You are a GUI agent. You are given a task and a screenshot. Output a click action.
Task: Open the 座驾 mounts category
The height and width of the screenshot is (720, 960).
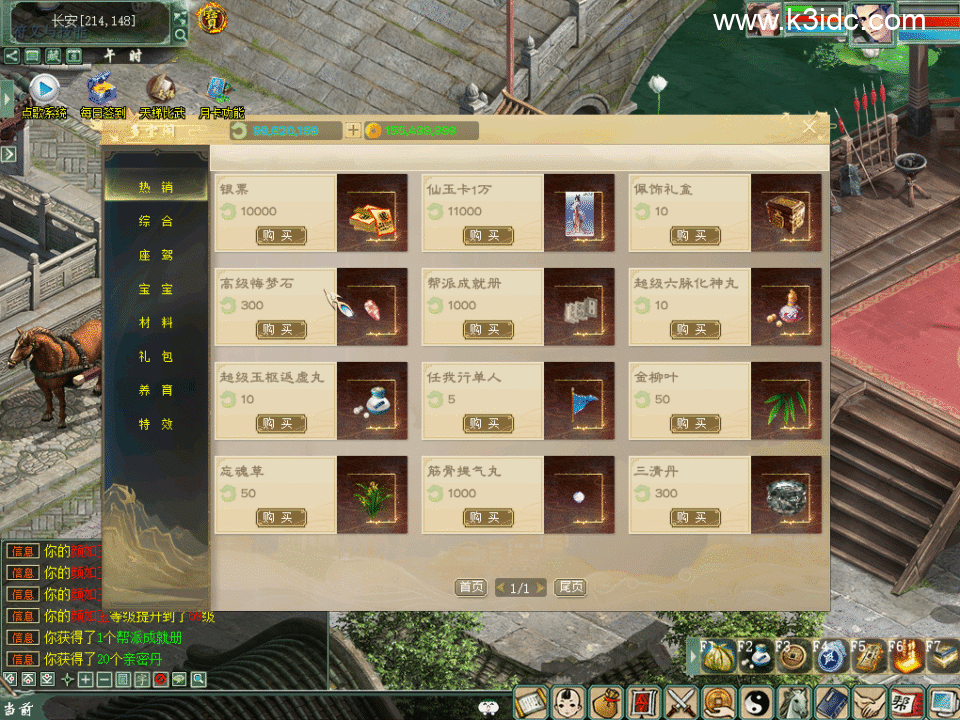[x=155, y=255]
